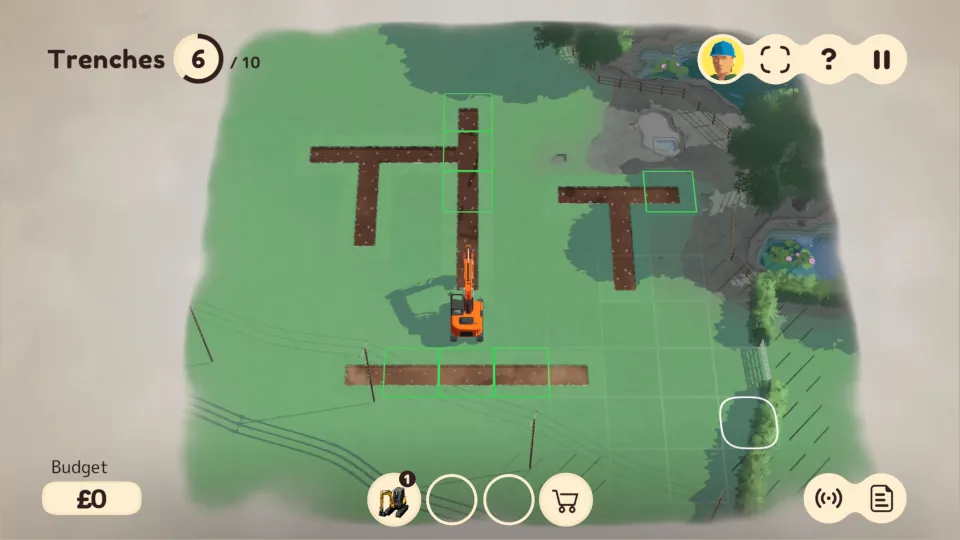
Task: Activate the radio signal button
Action: 829,498
